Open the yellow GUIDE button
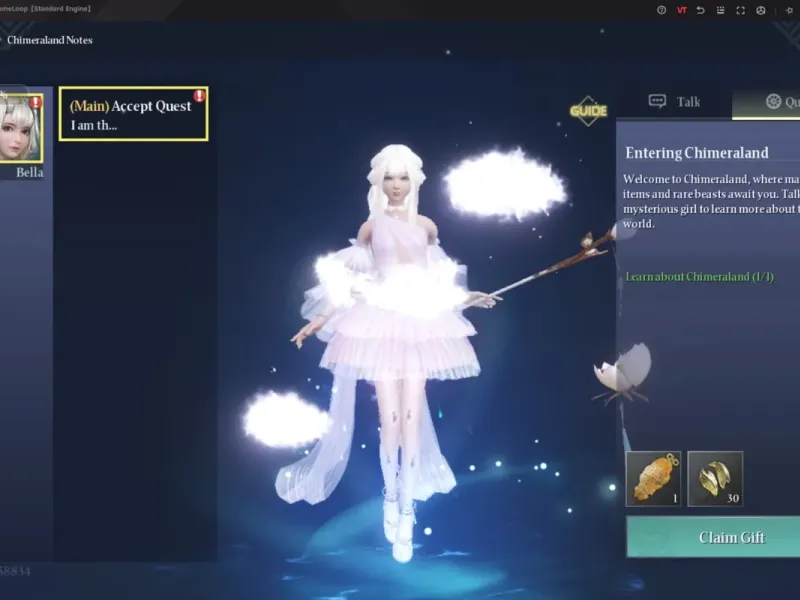This screenshot has width=800, height=600. tap(588, 110)
